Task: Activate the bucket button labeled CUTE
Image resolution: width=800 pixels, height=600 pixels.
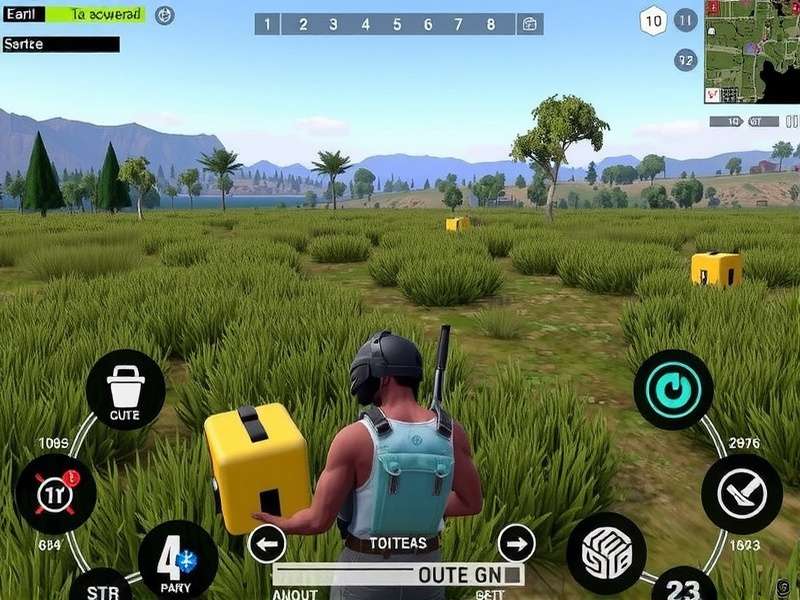Action: (x=125, y=390)
